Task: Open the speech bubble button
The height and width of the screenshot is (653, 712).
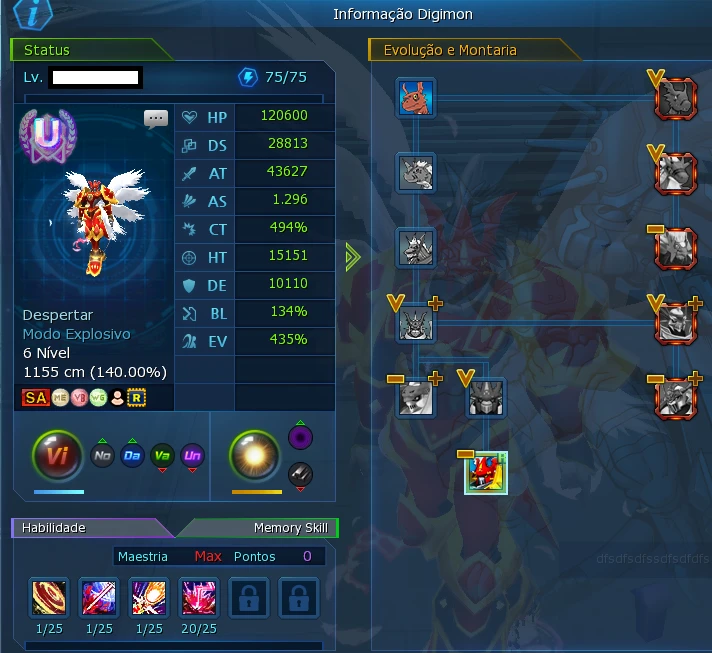Action: point(156,119)
